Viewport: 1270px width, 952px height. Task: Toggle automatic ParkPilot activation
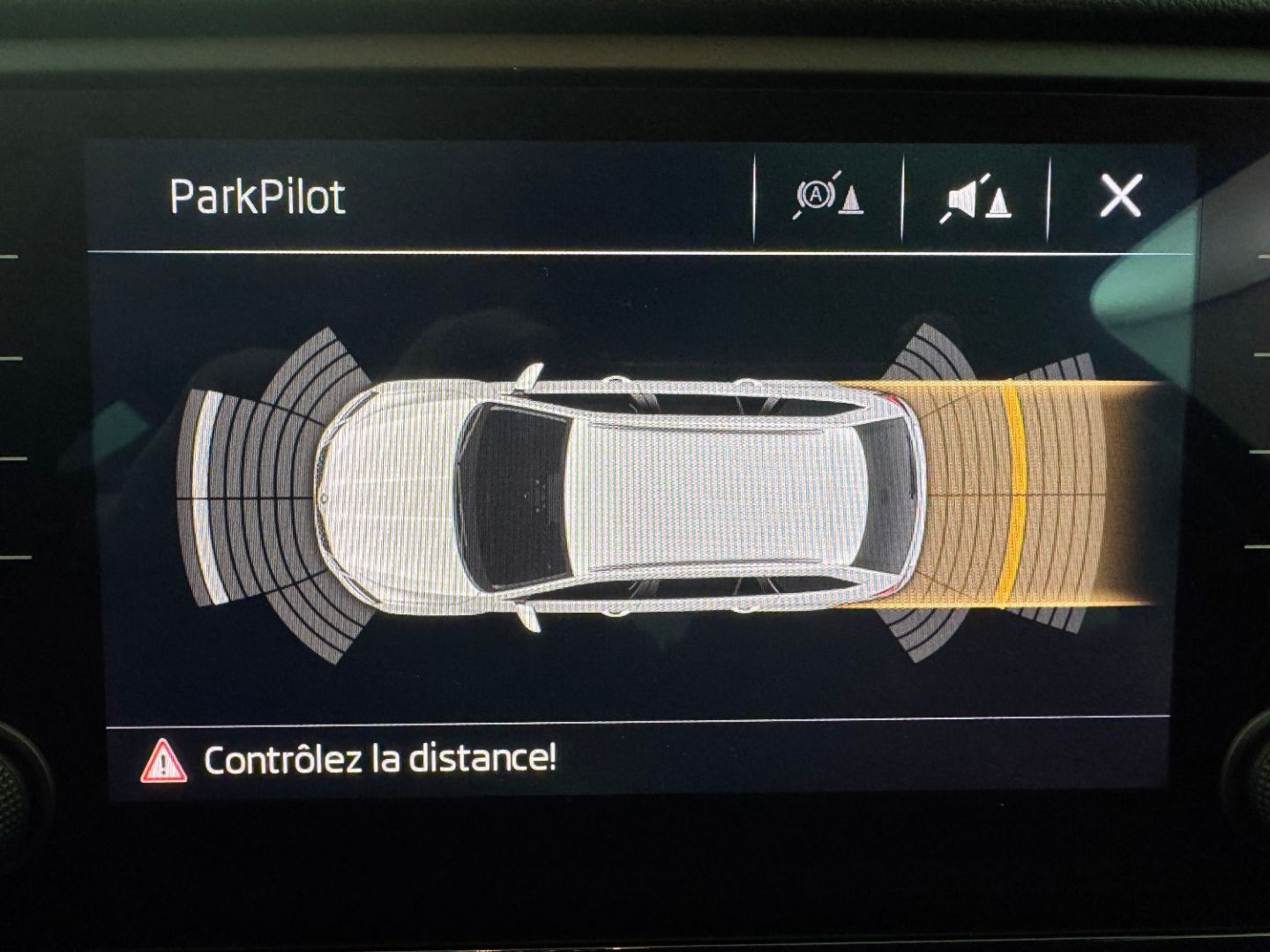(828, 197)
